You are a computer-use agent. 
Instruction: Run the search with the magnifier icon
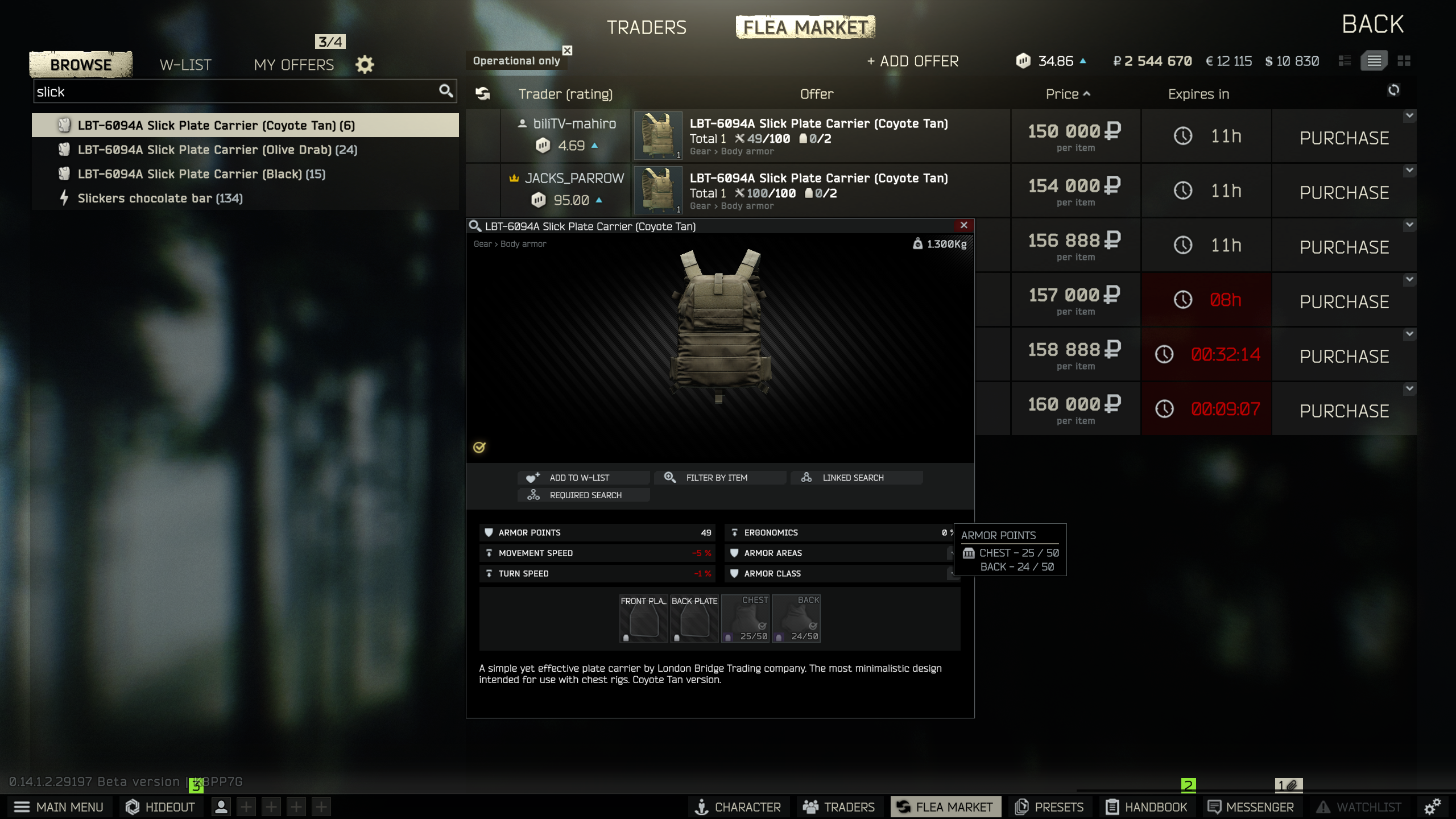coord(446,90)
